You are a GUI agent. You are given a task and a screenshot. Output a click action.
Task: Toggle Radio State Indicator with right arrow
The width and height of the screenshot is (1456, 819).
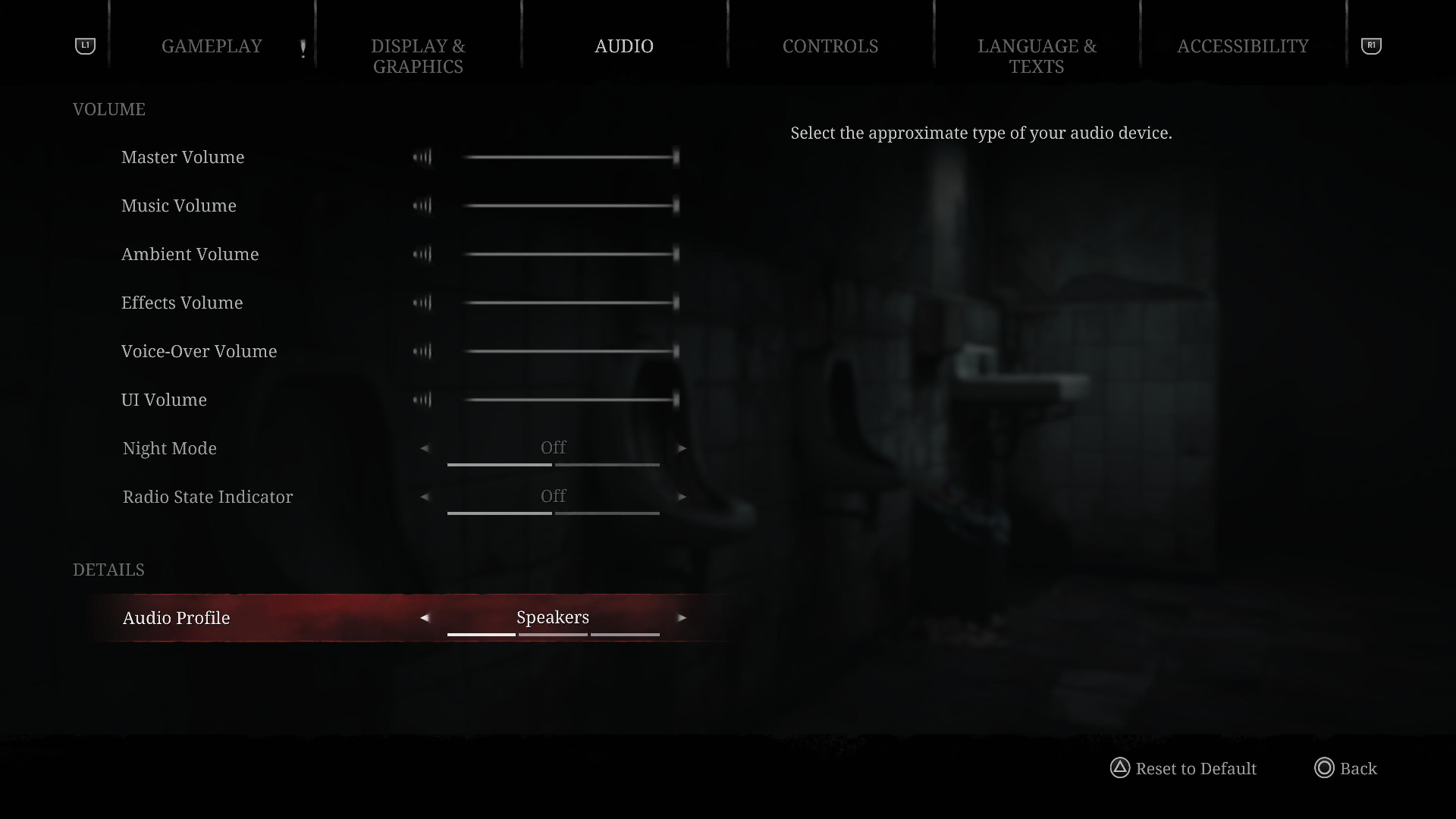coord(682,497)
